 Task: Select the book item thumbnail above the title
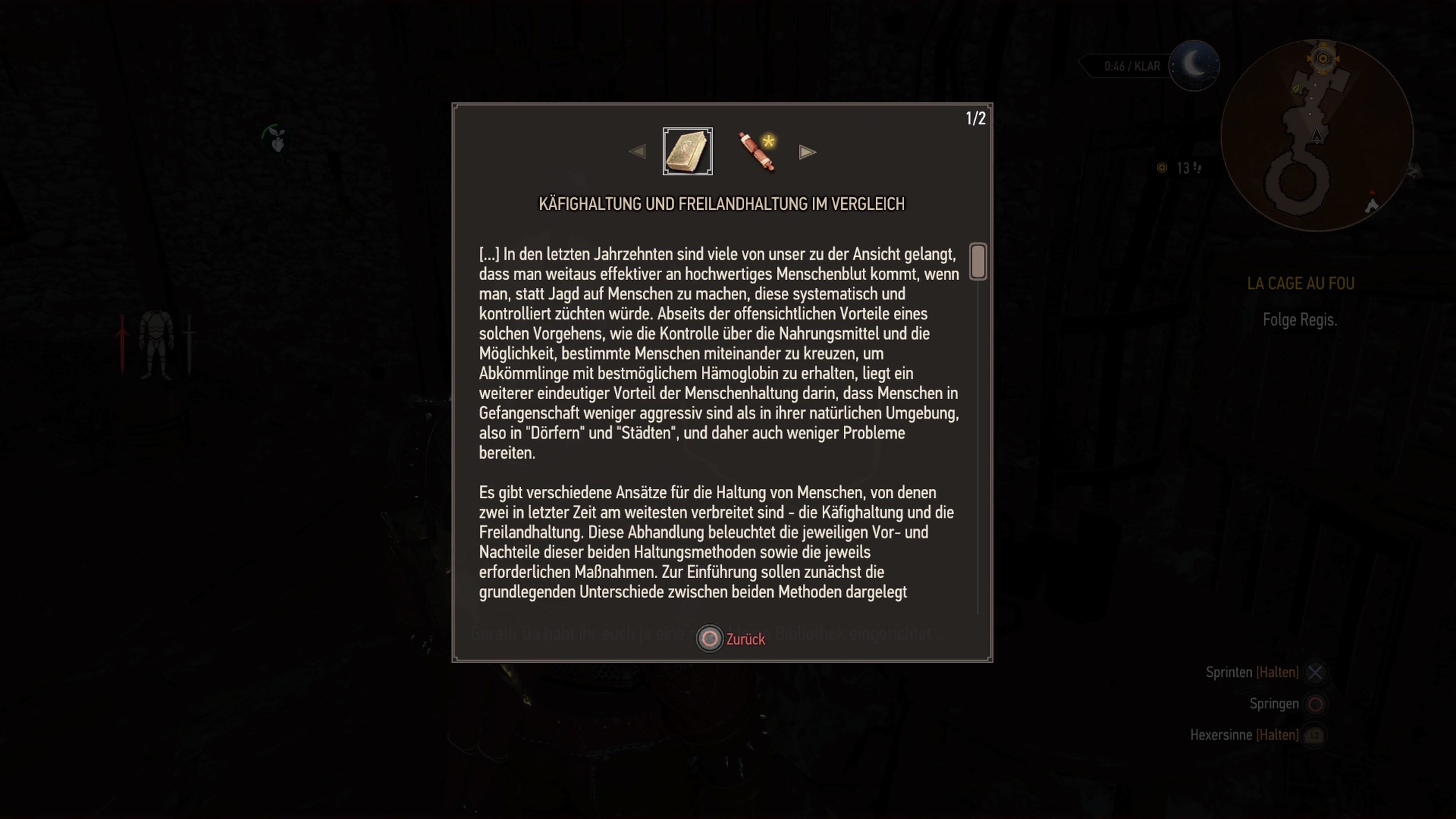click(x=687, y=151)
